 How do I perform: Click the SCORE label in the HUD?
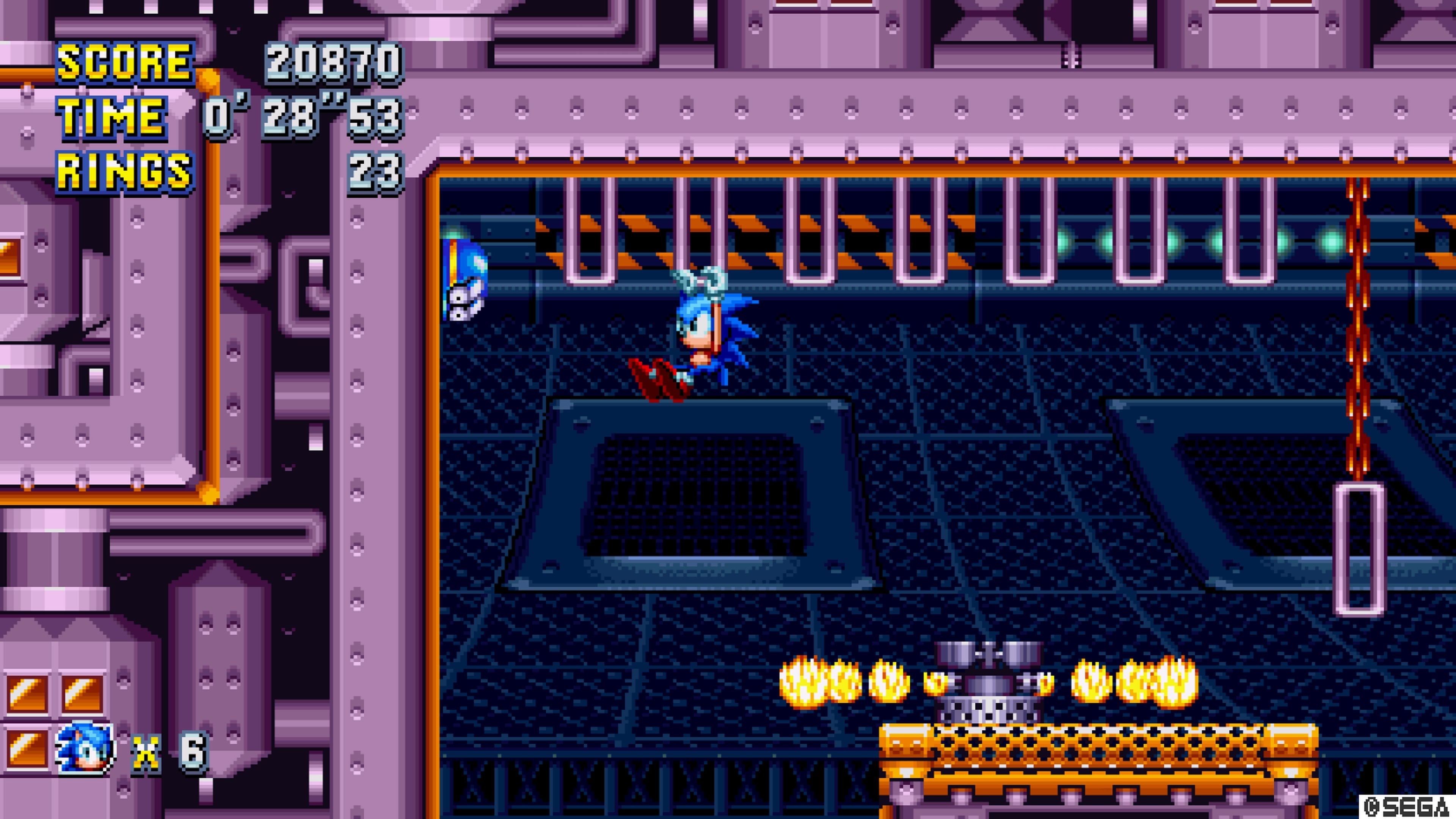point(126,62)
